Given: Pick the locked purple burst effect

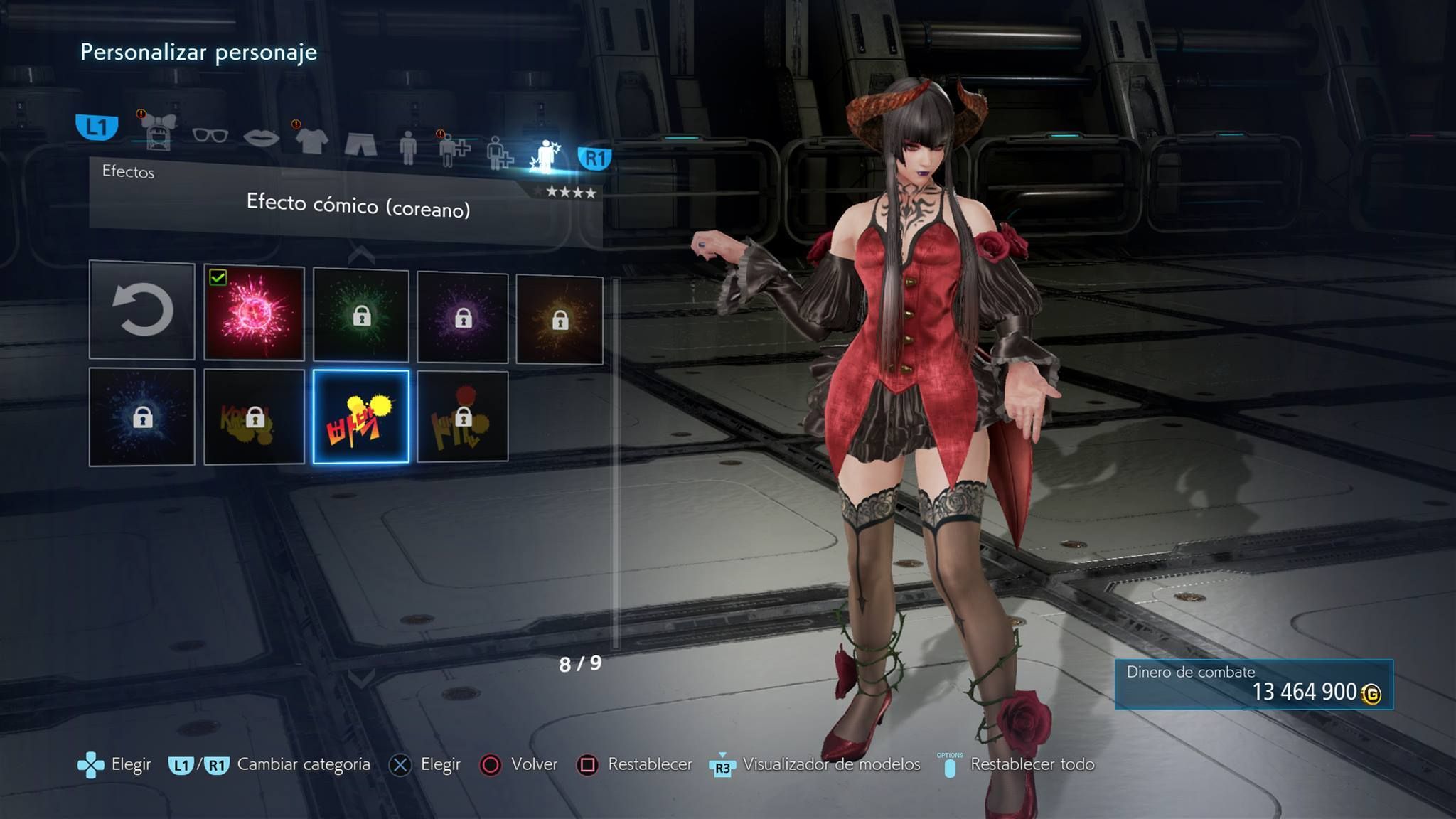Looking at the screenshot, I should tap(463, 317).
